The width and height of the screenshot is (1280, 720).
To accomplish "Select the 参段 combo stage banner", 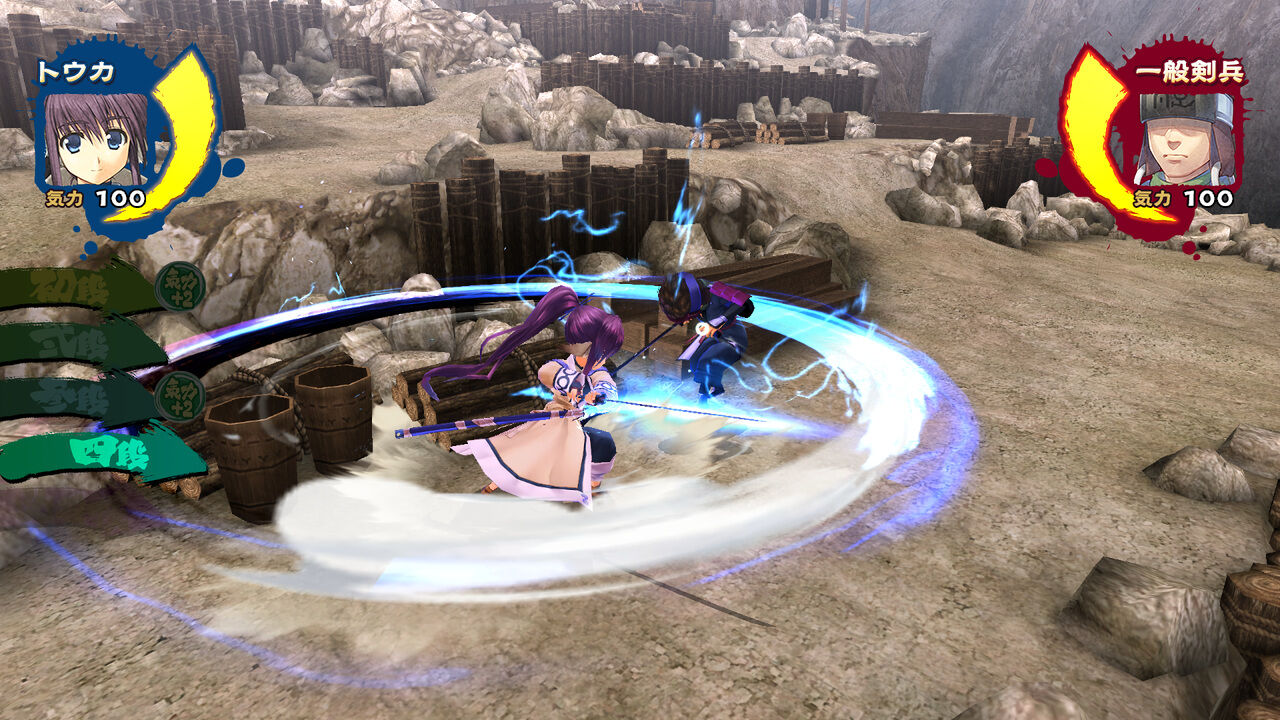I will pos(70,397).
